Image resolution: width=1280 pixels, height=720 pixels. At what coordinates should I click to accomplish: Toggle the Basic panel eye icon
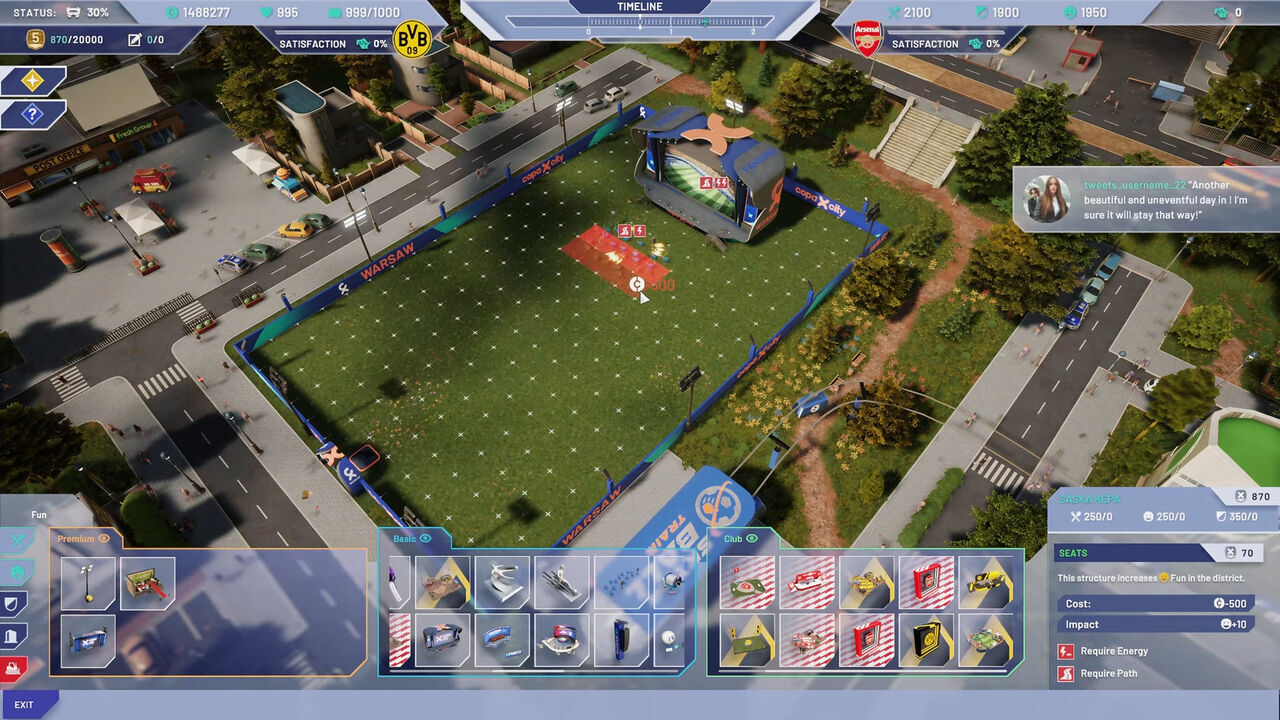pyautogui.click(x=425, y=539)
